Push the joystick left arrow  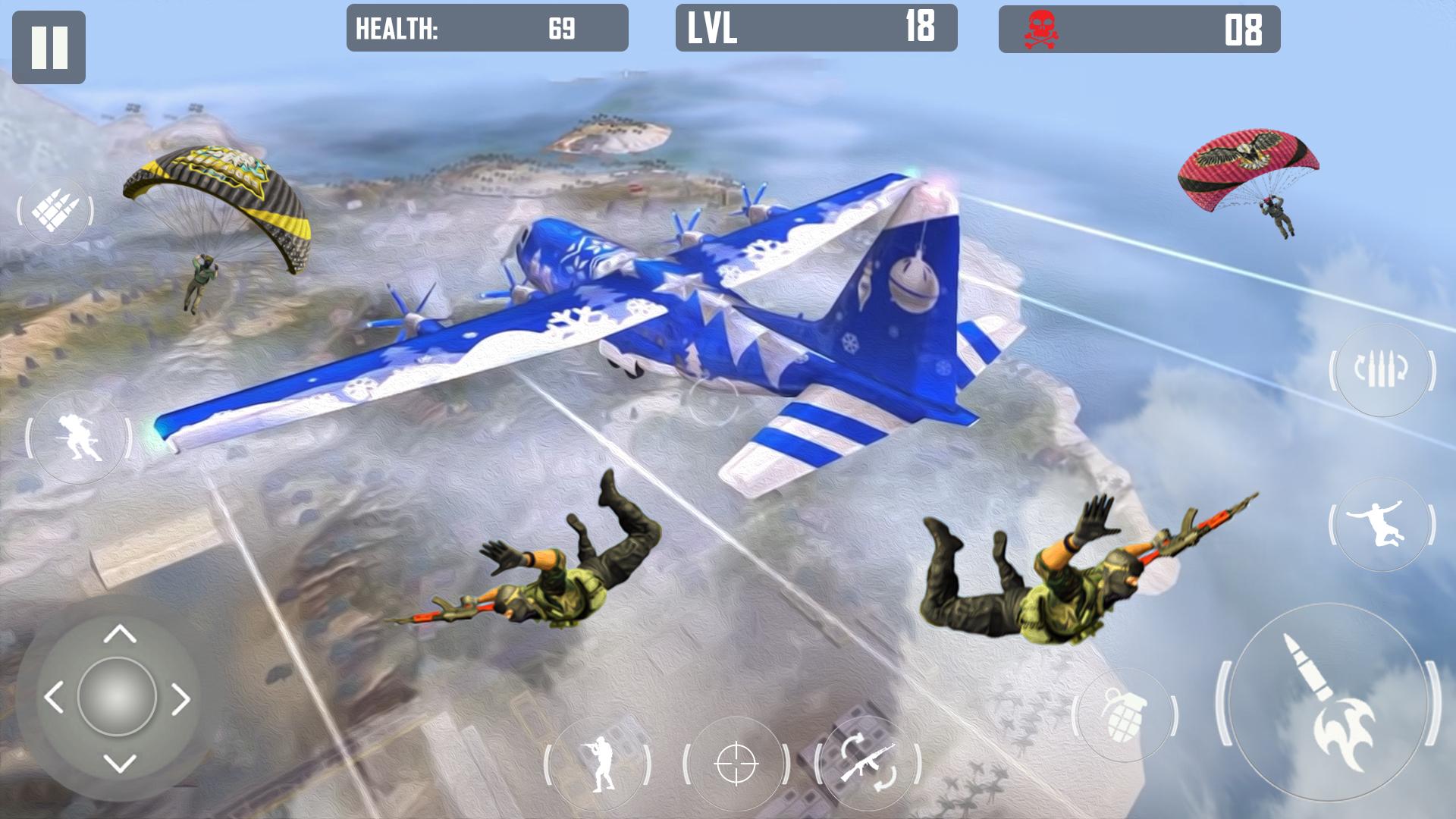(54, 698)
